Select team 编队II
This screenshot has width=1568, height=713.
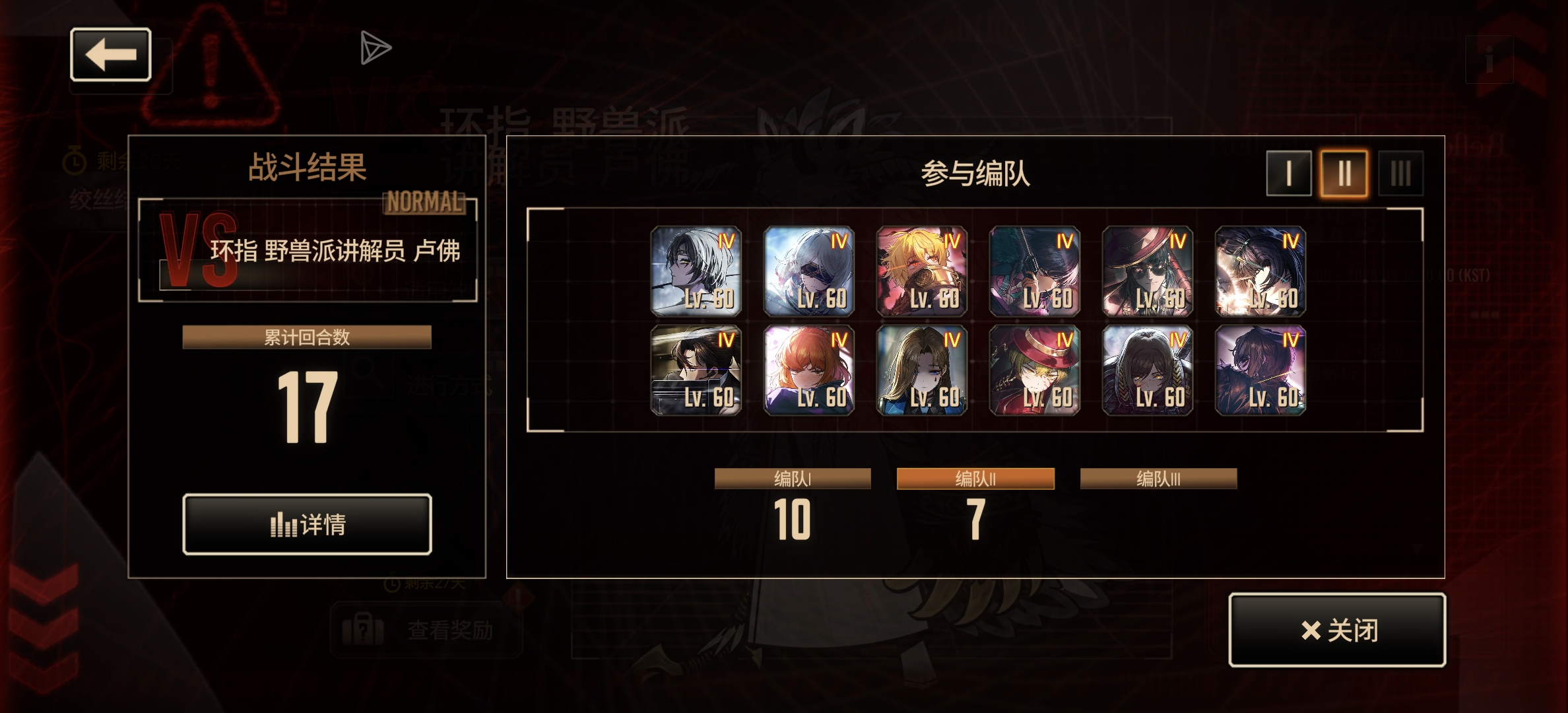click(975, 477)
